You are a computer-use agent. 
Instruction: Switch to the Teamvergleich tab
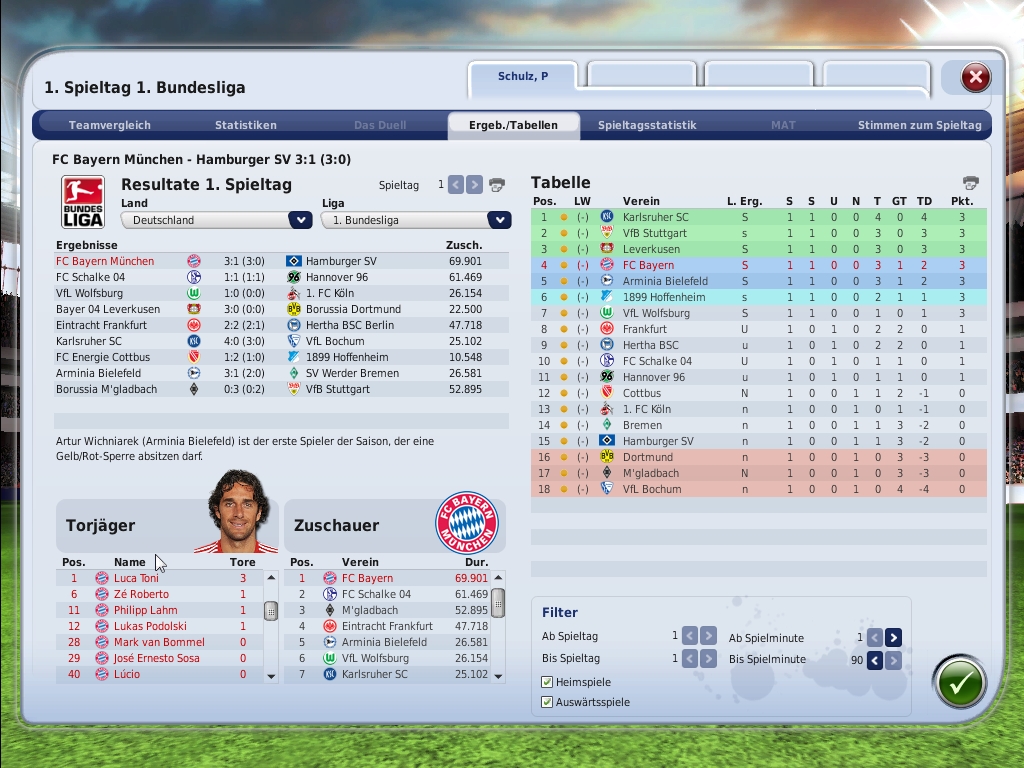[x=110, y=125]
